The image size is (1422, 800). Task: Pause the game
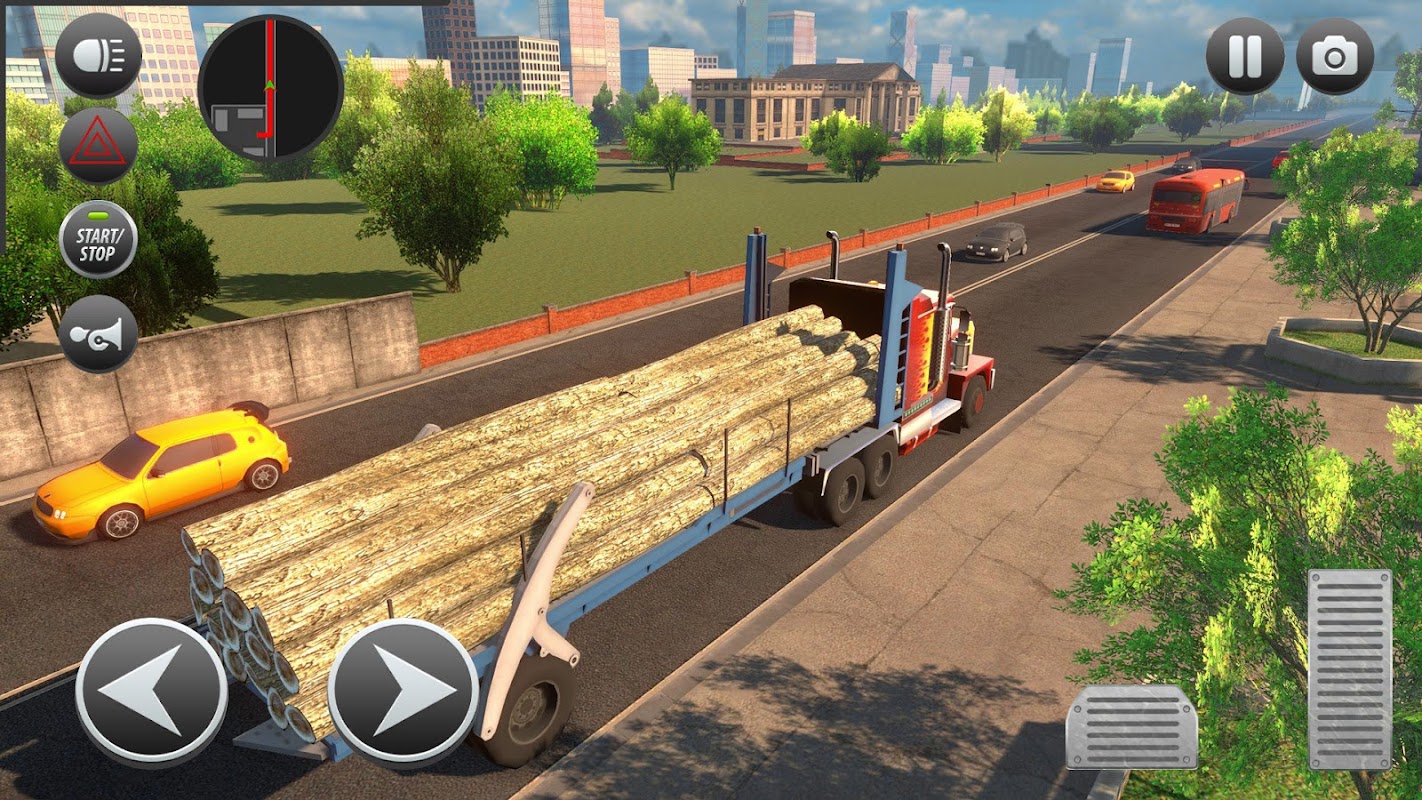pyautogui.click(x=1245, y=56)
